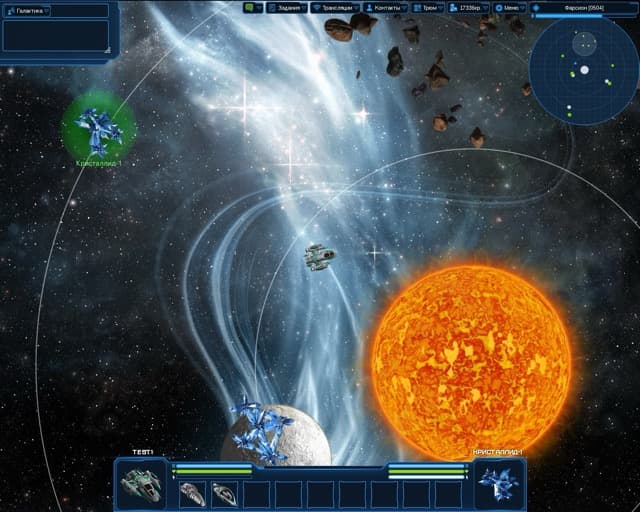Open the Контакты (contacts) menu
Screen dimensions: 640x512
[x=384, y=7]
